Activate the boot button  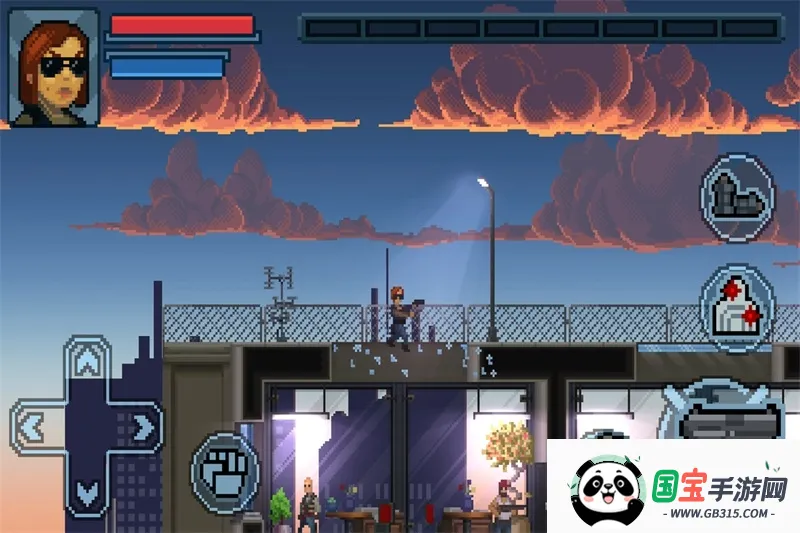737,198
